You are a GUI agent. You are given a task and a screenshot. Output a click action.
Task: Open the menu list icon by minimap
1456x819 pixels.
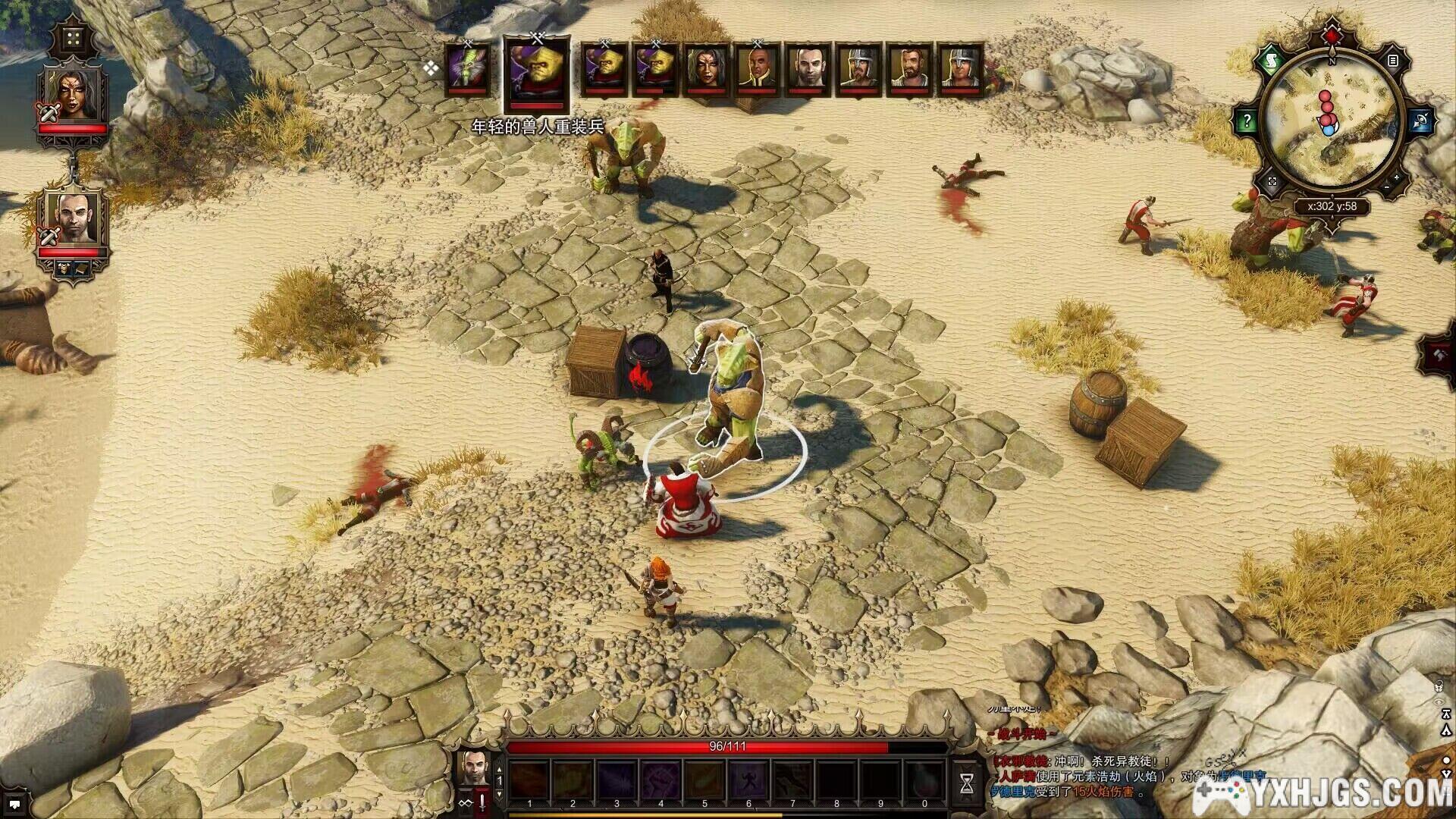(x=1393, y=60)
